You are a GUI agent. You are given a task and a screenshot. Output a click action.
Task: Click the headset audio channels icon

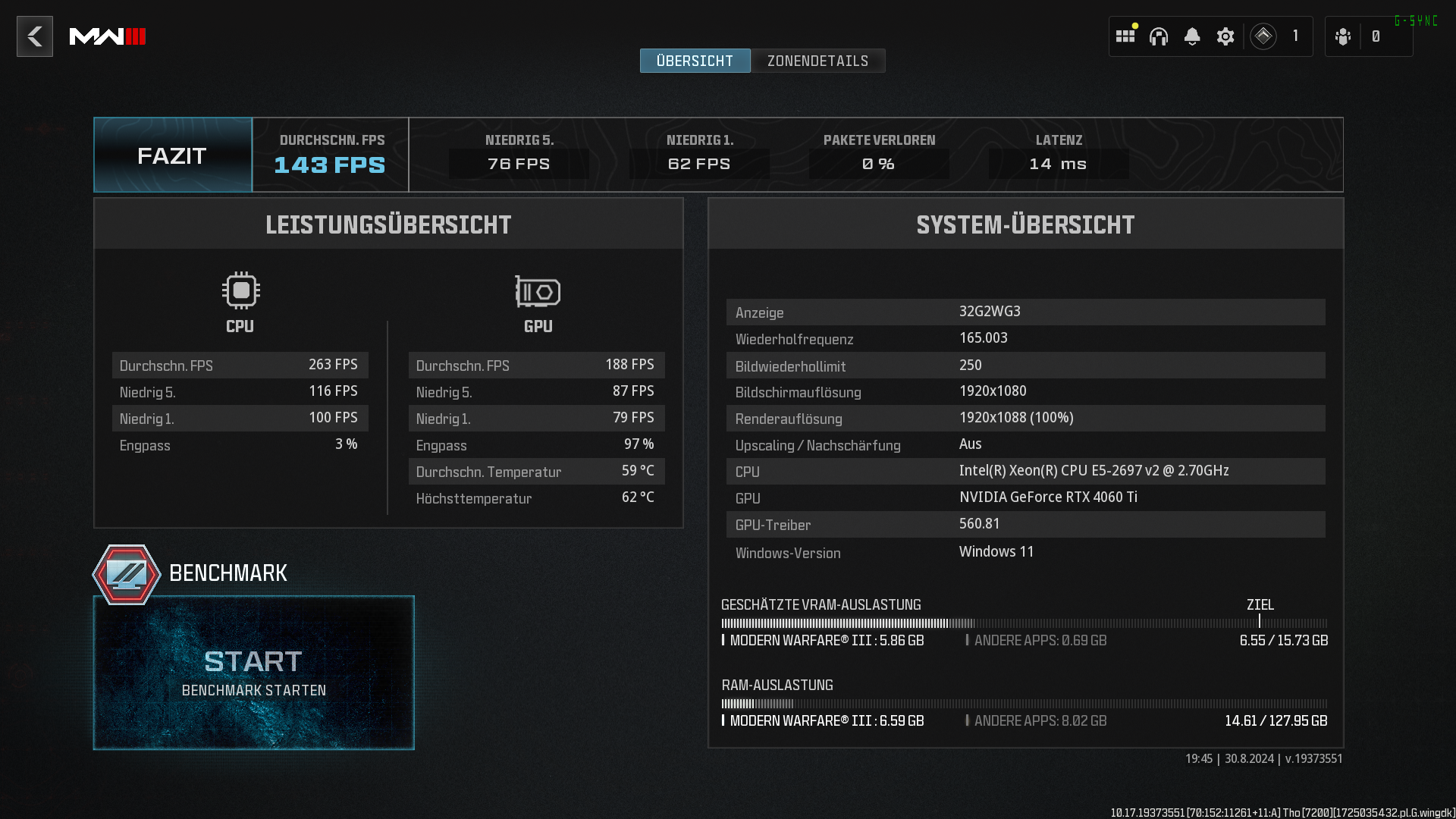click(x=1159, y=36)
